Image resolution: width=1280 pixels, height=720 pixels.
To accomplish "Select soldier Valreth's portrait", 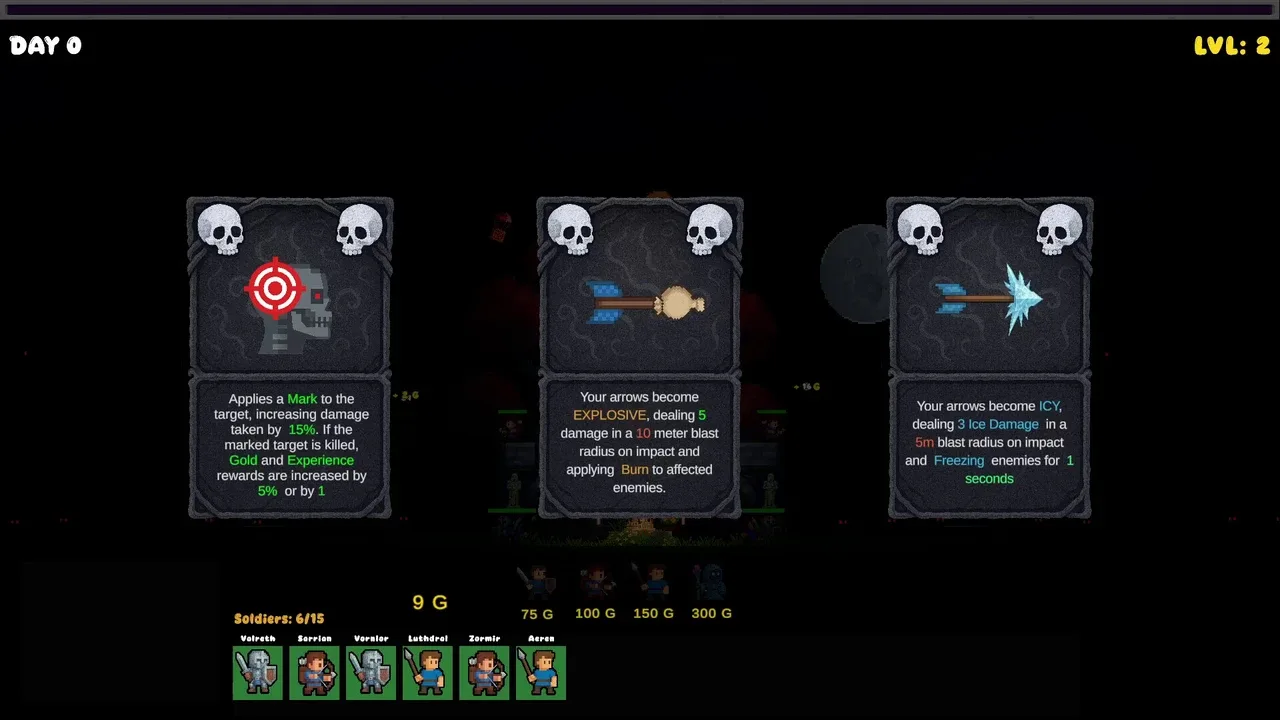I will (258, 672).
